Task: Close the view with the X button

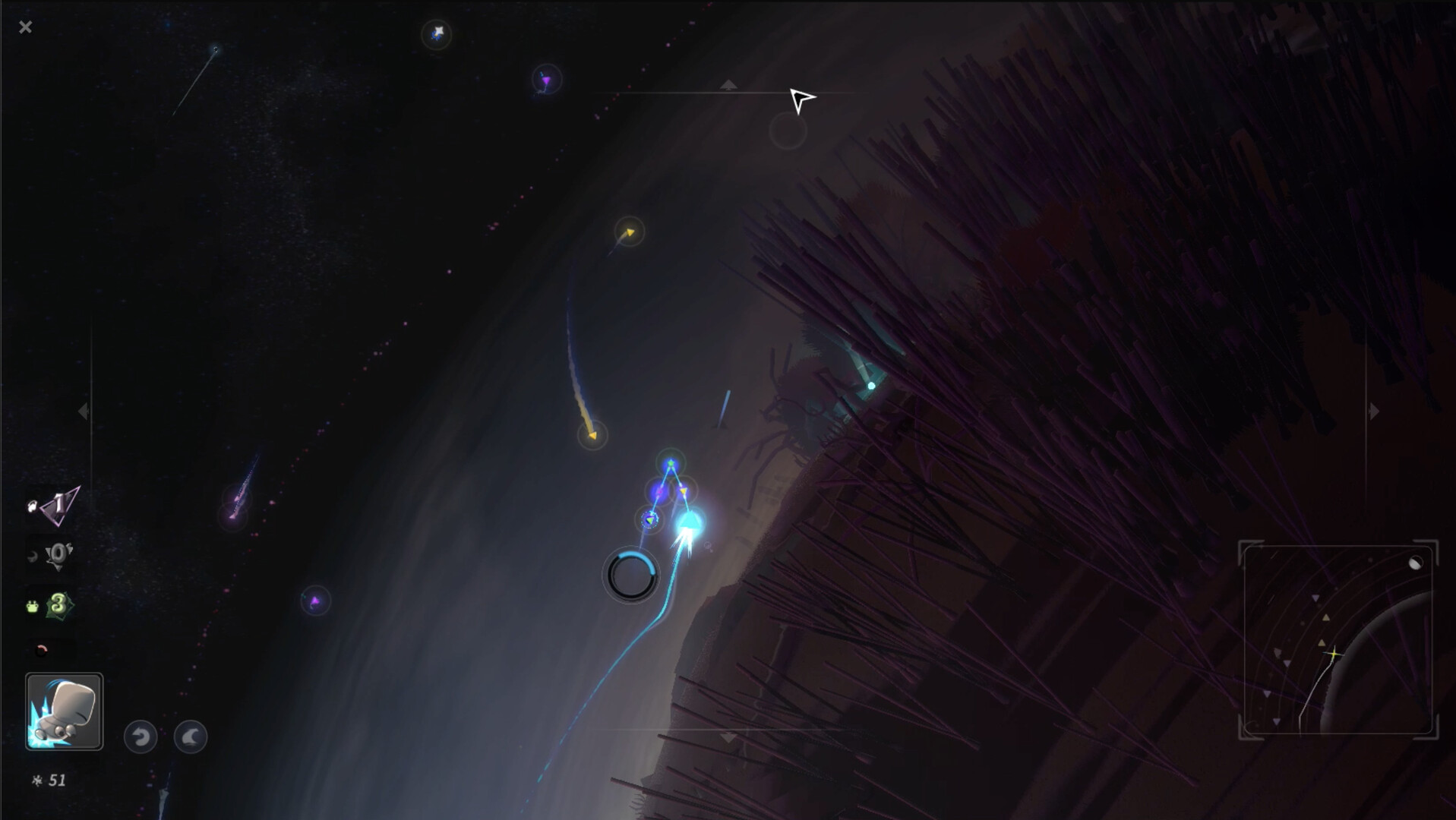Action: tap(27, 27)
